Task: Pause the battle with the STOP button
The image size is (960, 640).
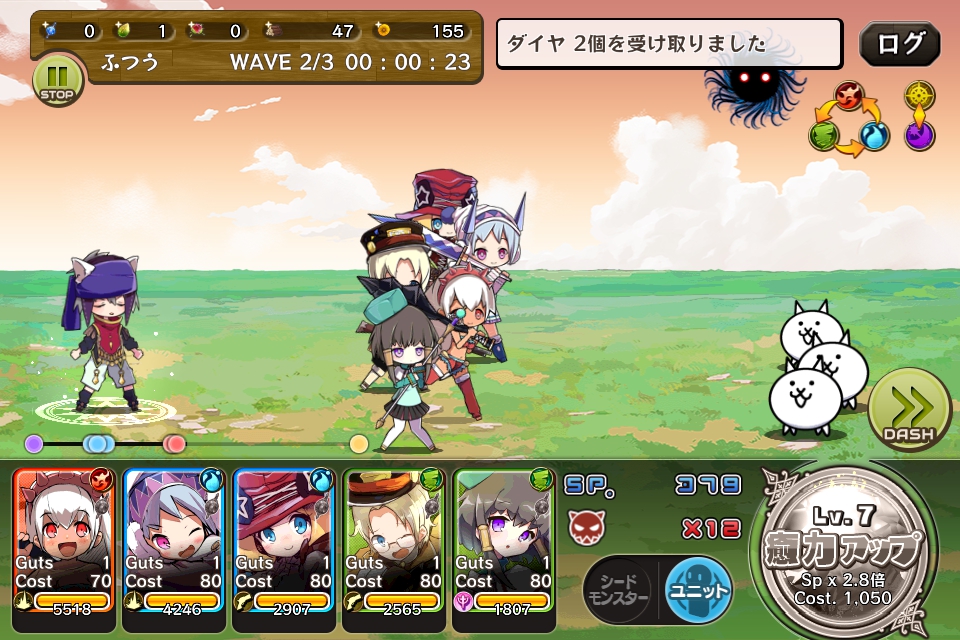Action: point(57,80)
